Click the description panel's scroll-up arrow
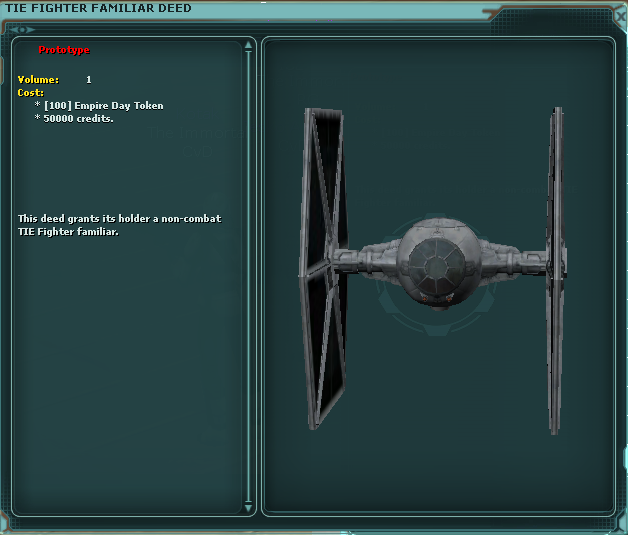Image resolution: width=628 pixels, height=535 pixels. click(249, 46)
